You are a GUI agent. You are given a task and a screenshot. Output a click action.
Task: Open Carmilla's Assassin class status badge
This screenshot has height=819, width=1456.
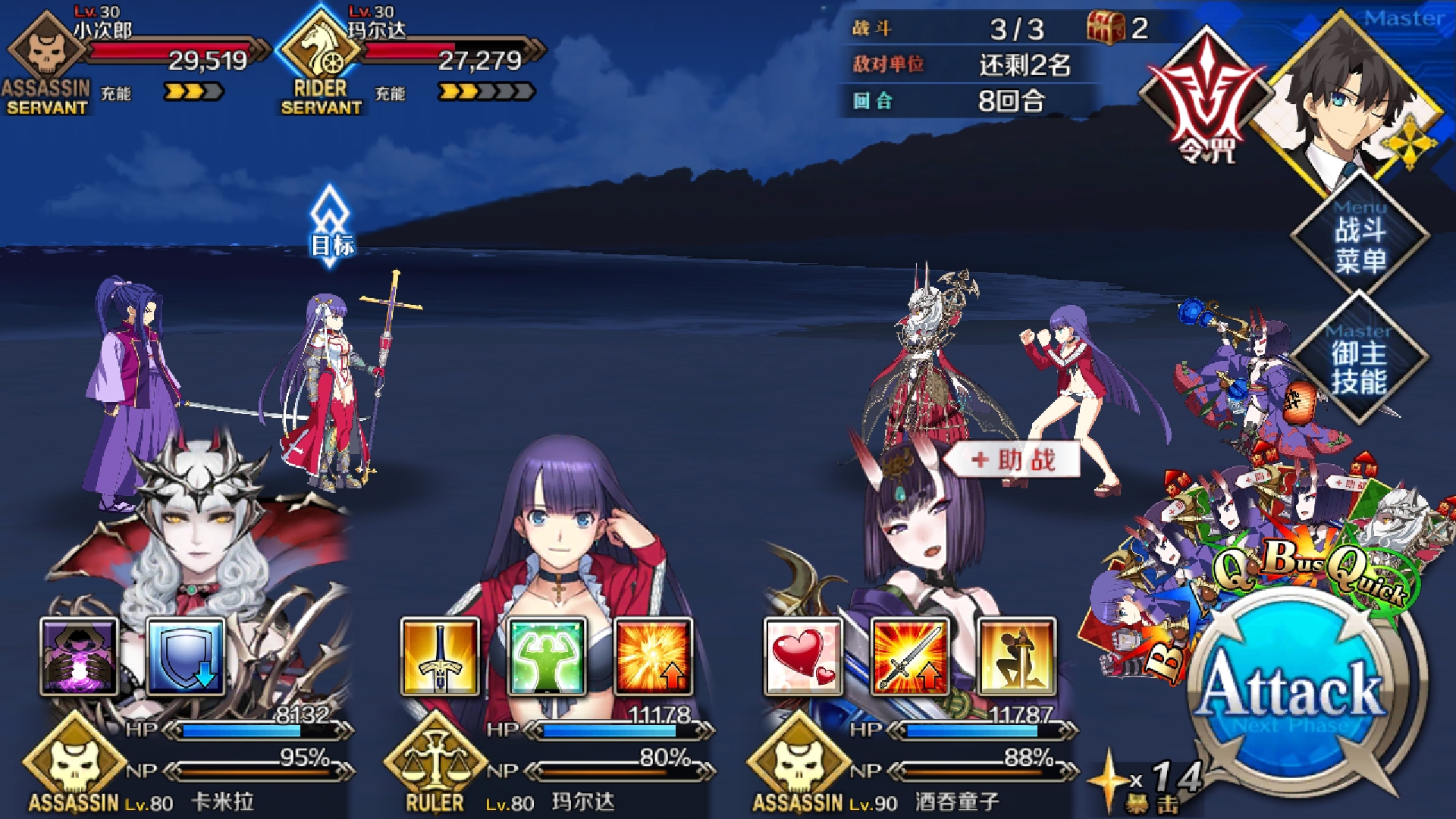click(74, 762)
